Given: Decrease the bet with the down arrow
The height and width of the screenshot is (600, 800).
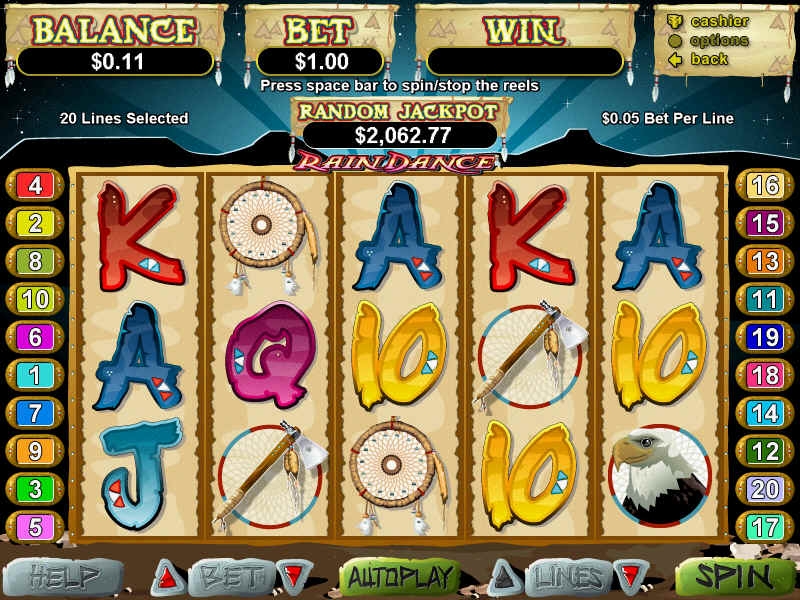Looking at the screenshot, I should (292, 577).
